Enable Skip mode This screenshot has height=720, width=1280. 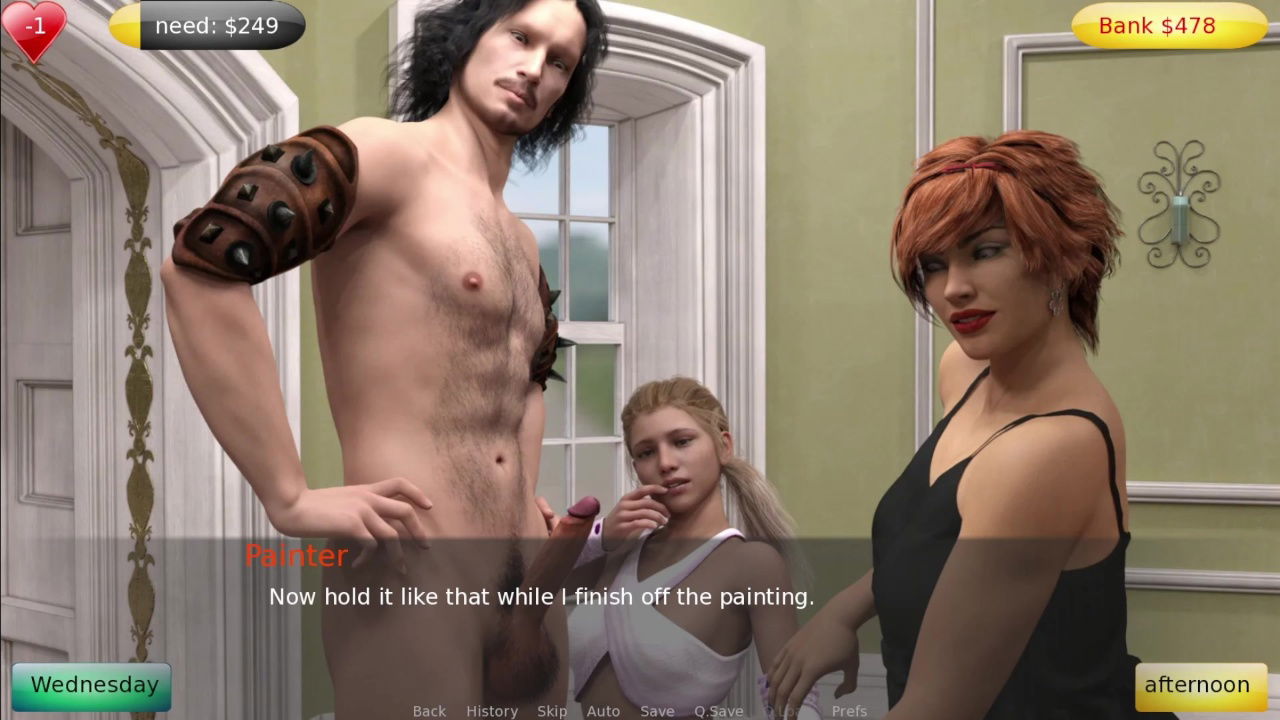[552, 711]
